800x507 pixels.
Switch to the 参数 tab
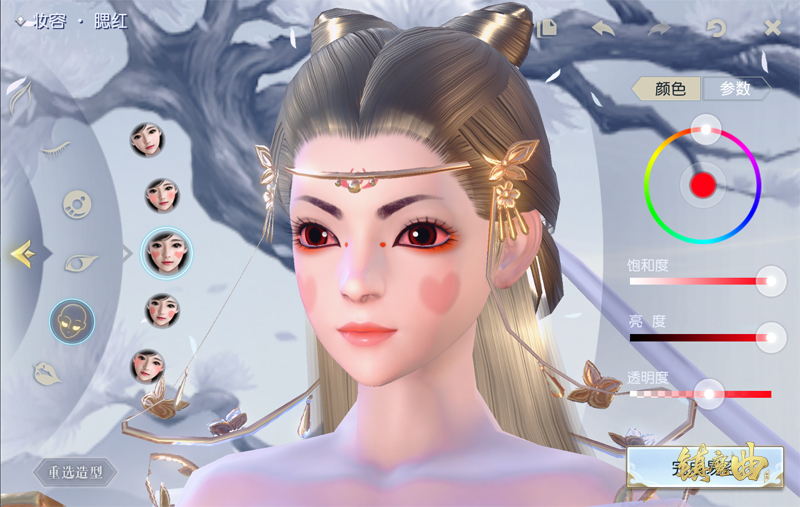coord(735,89)
